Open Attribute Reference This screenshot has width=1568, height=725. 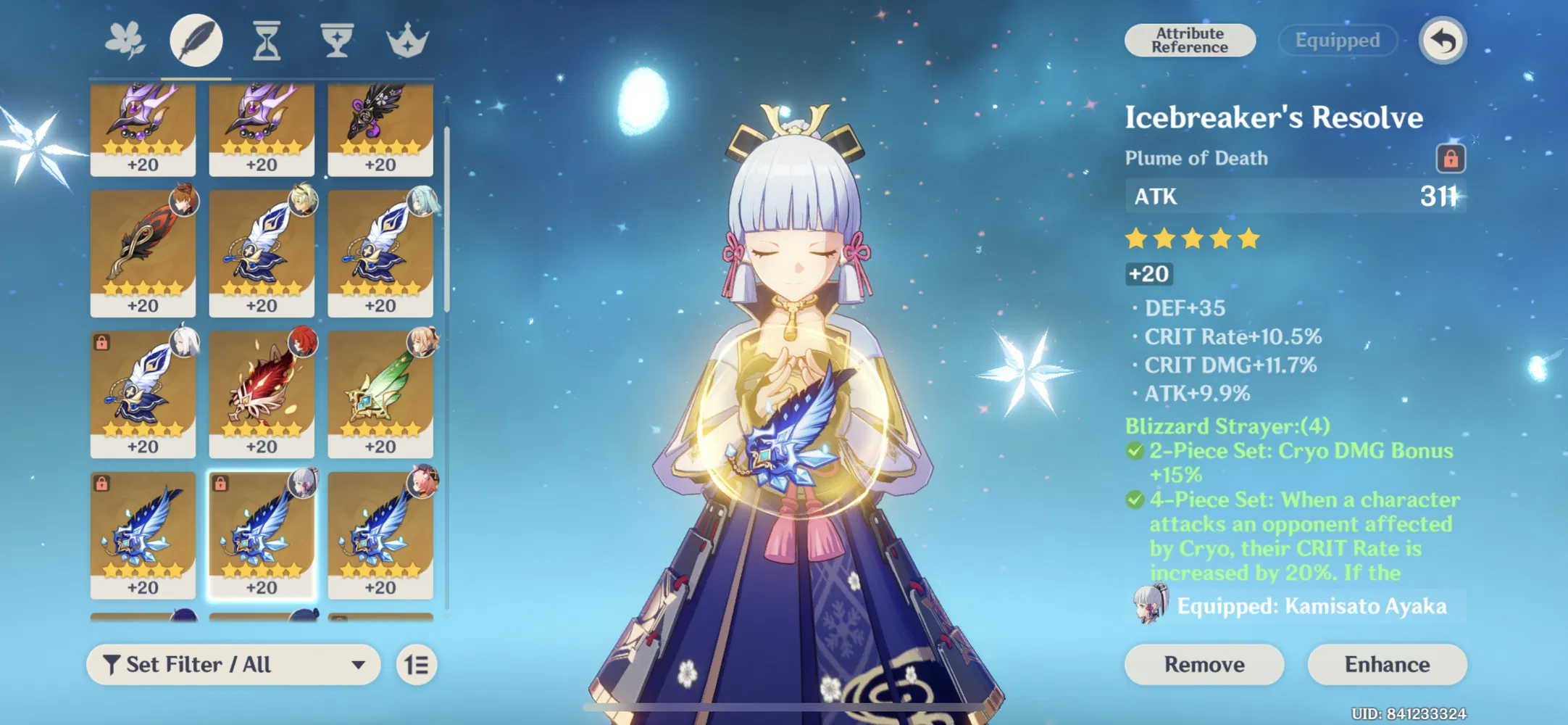[x=1189, y=40]
